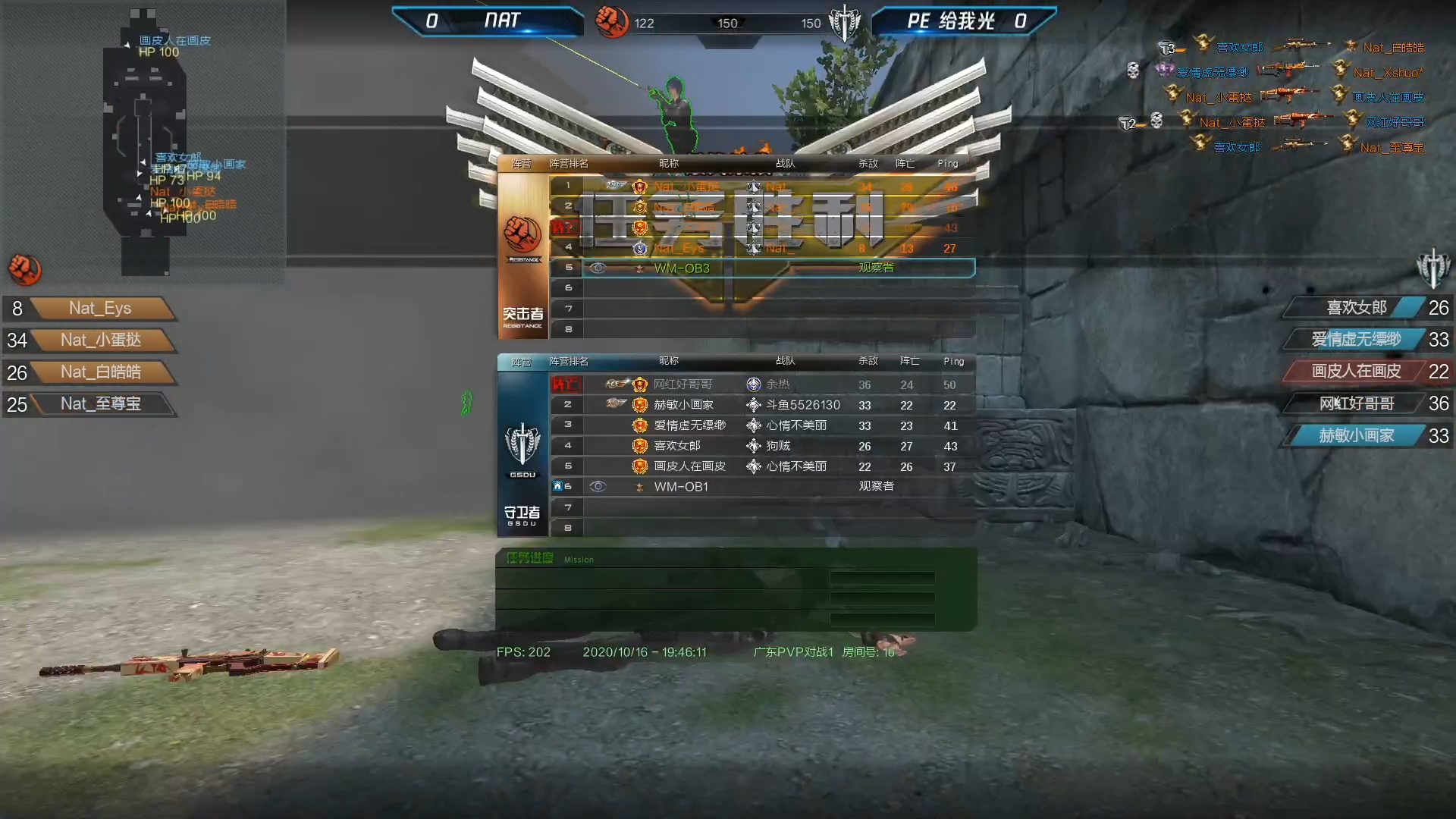Spectate 网红好哥哥 from the right player list
The image size is (1456, 819).
(x=1356, y=404)
